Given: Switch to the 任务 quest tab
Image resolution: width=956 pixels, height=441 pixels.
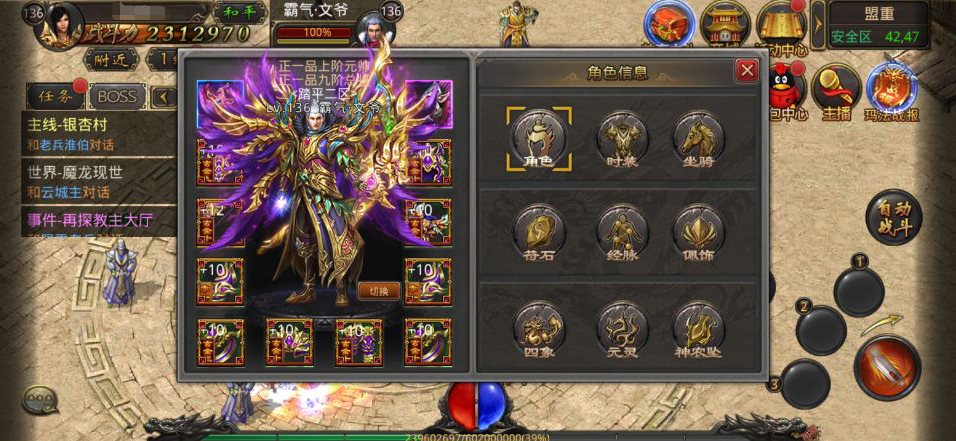Looking at the screenshot, I should pyautogui.click(x=53, y=96).
